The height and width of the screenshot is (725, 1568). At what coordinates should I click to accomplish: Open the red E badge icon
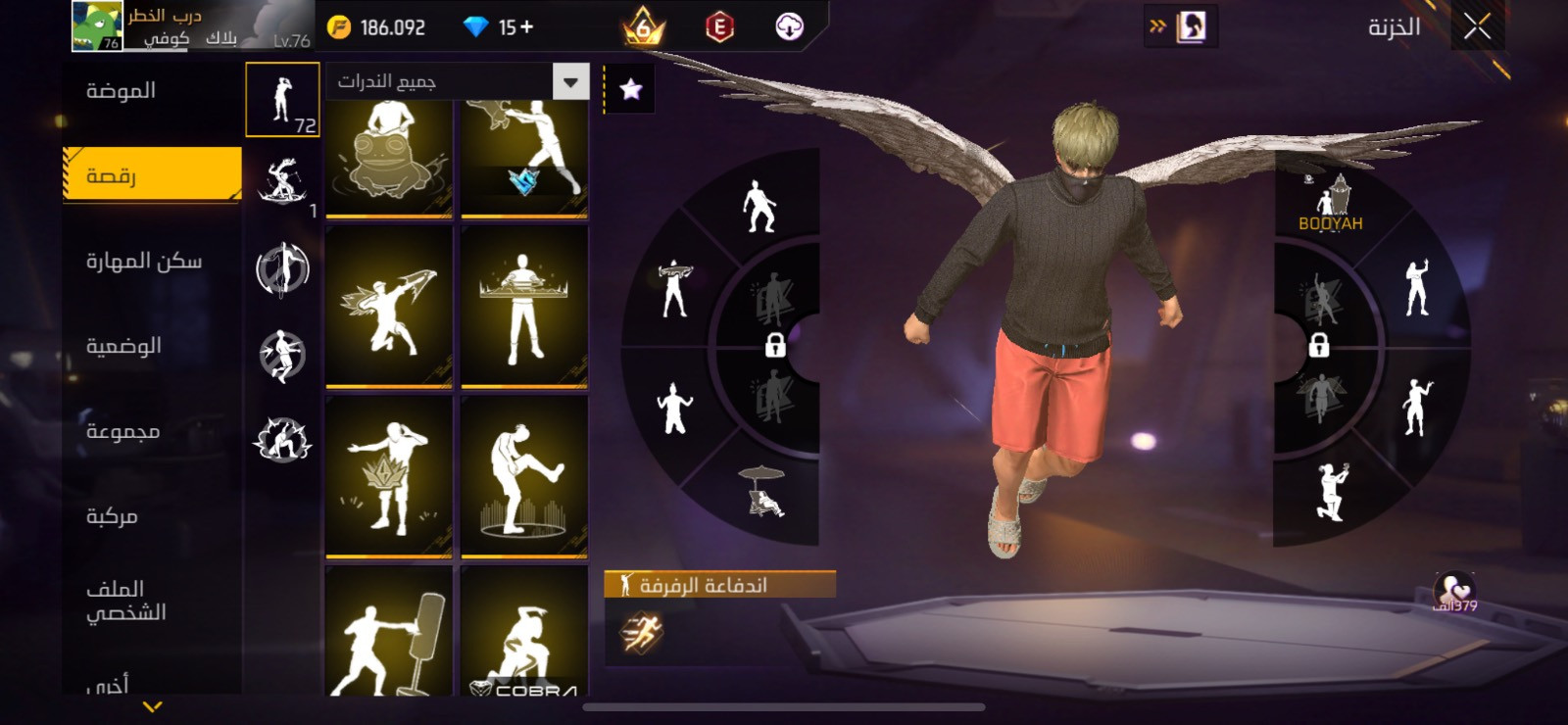719,27
